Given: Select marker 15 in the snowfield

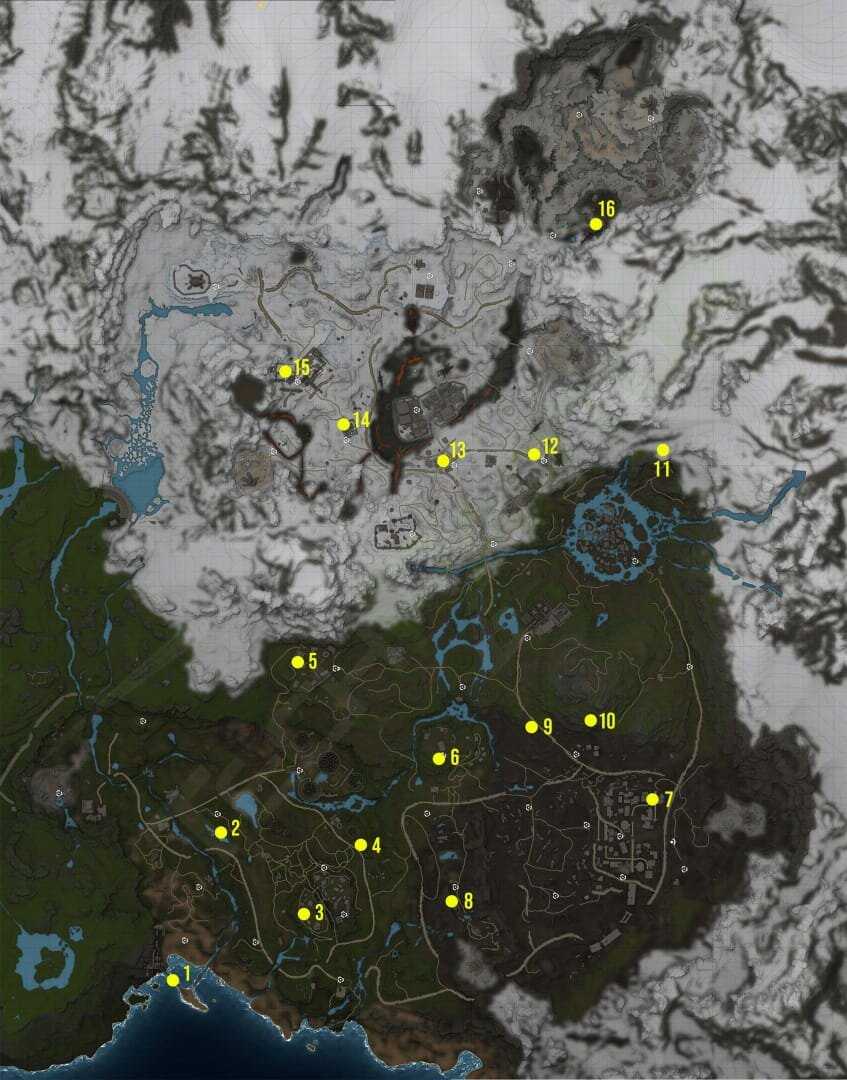Looking at the screenshot, I should [x=285, y=371].
